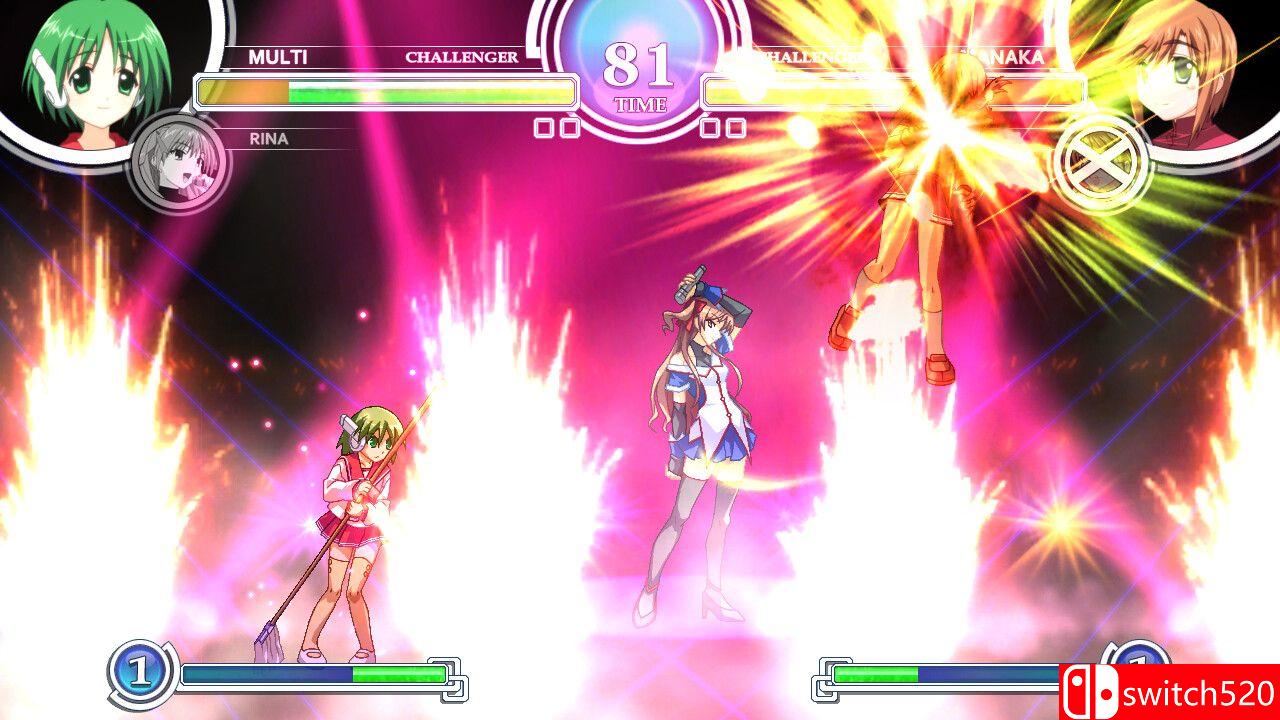Toggle the left round indicator square on Tamaki's side
Image resolution: width=1280 pixels, height=720 pixels.
coord(712,126)
